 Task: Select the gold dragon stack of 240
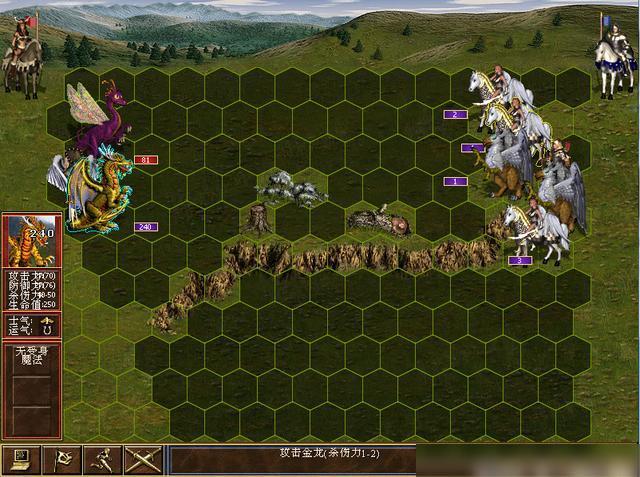[97, 197]
